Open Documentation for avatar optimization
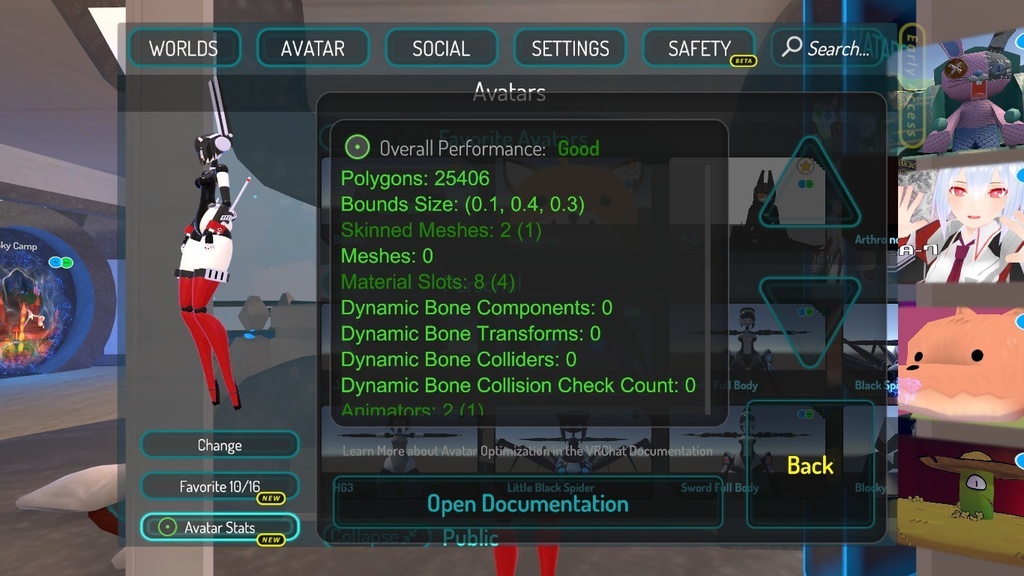Image resolution: width=1024 pixels, height=576 pixels. (528, 504)
